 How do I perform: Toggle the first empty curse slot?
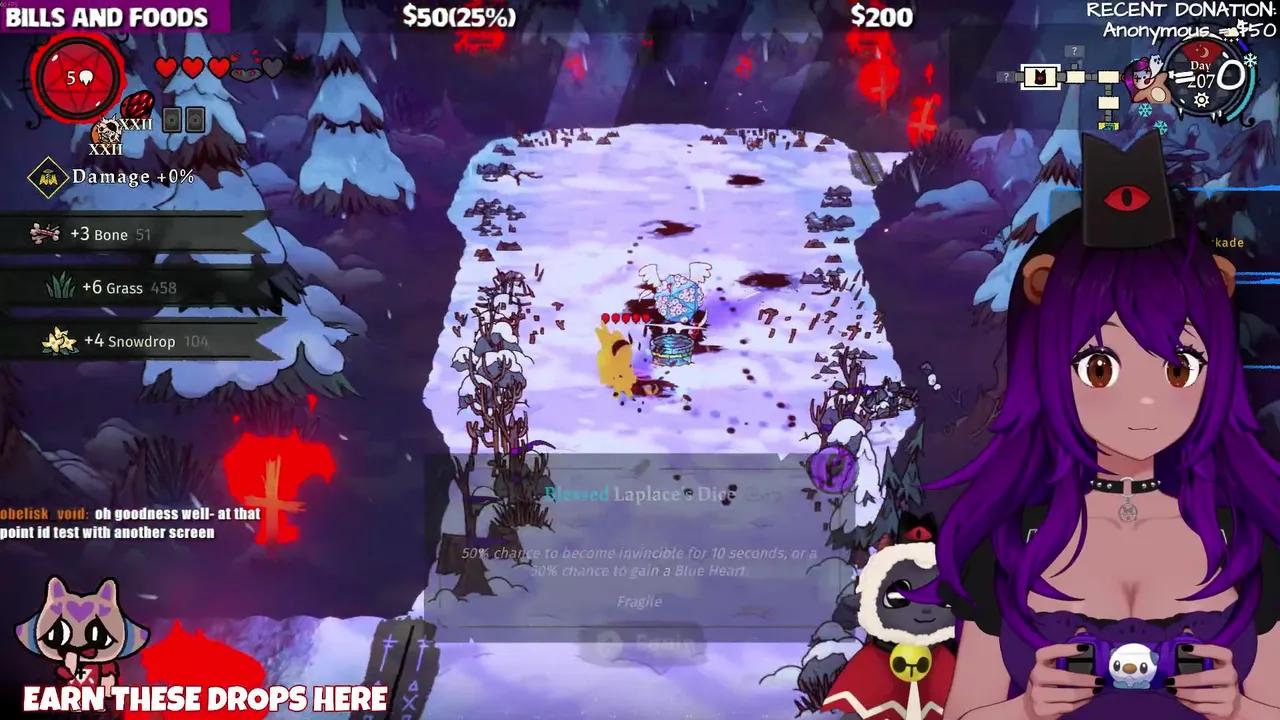click(172, 120)
